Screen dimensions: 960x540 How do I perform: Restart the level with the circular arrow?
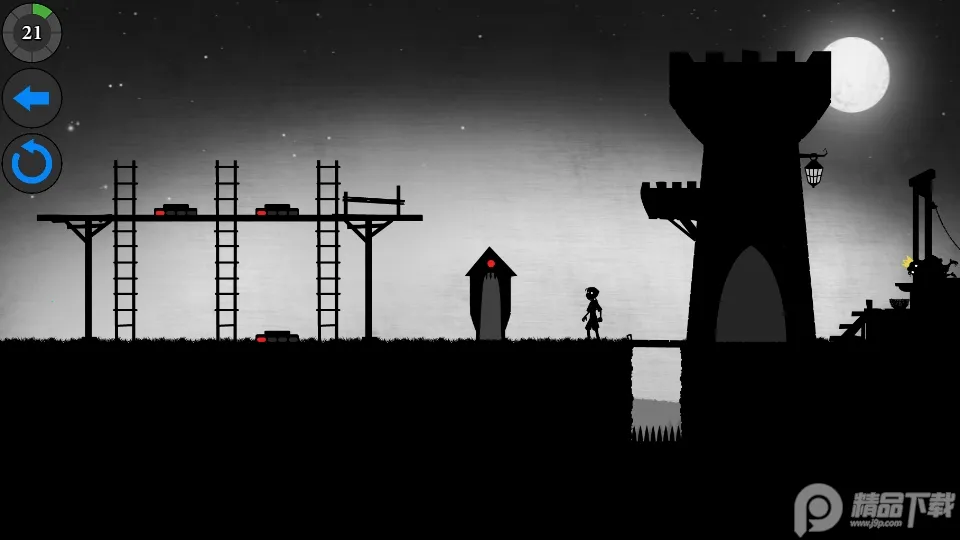pyautogui.click(x=32, y=163)
